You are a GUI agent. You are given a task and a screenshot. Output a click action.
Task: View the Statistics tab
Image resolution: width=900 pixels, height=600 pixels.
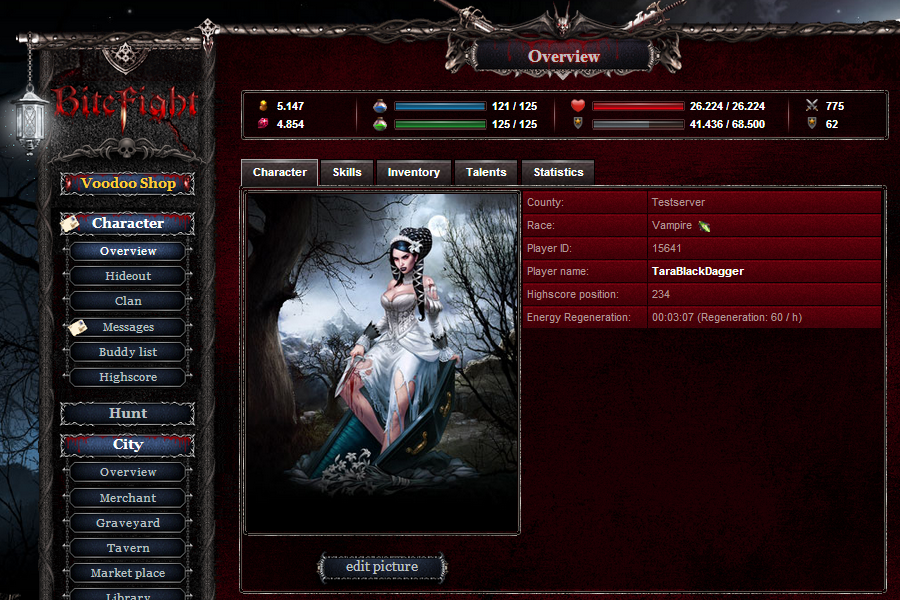[x=558, y=172]
